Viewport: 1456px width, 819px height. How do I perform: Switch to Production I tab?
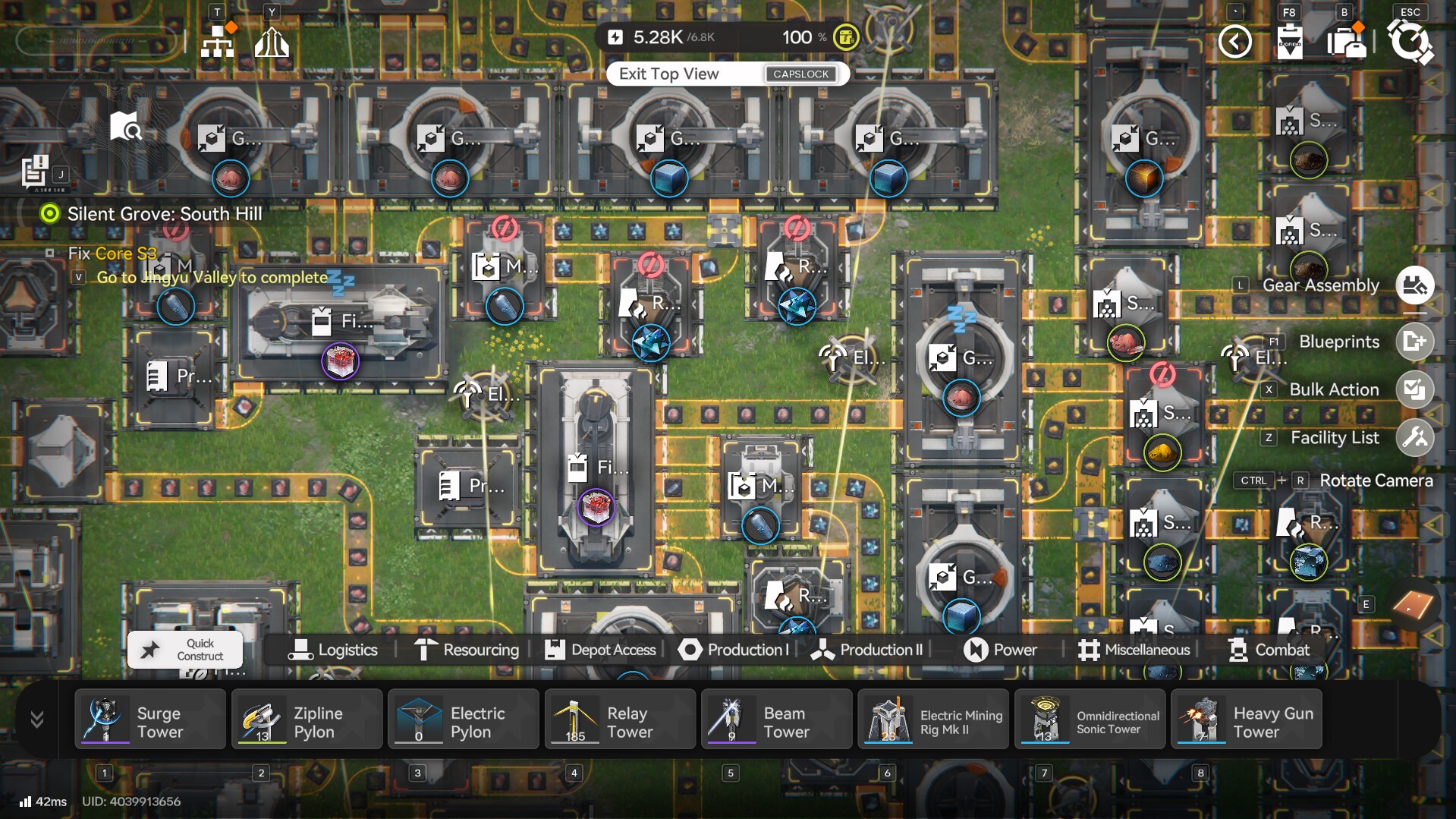pyautogui.click(x=734, y=650)
